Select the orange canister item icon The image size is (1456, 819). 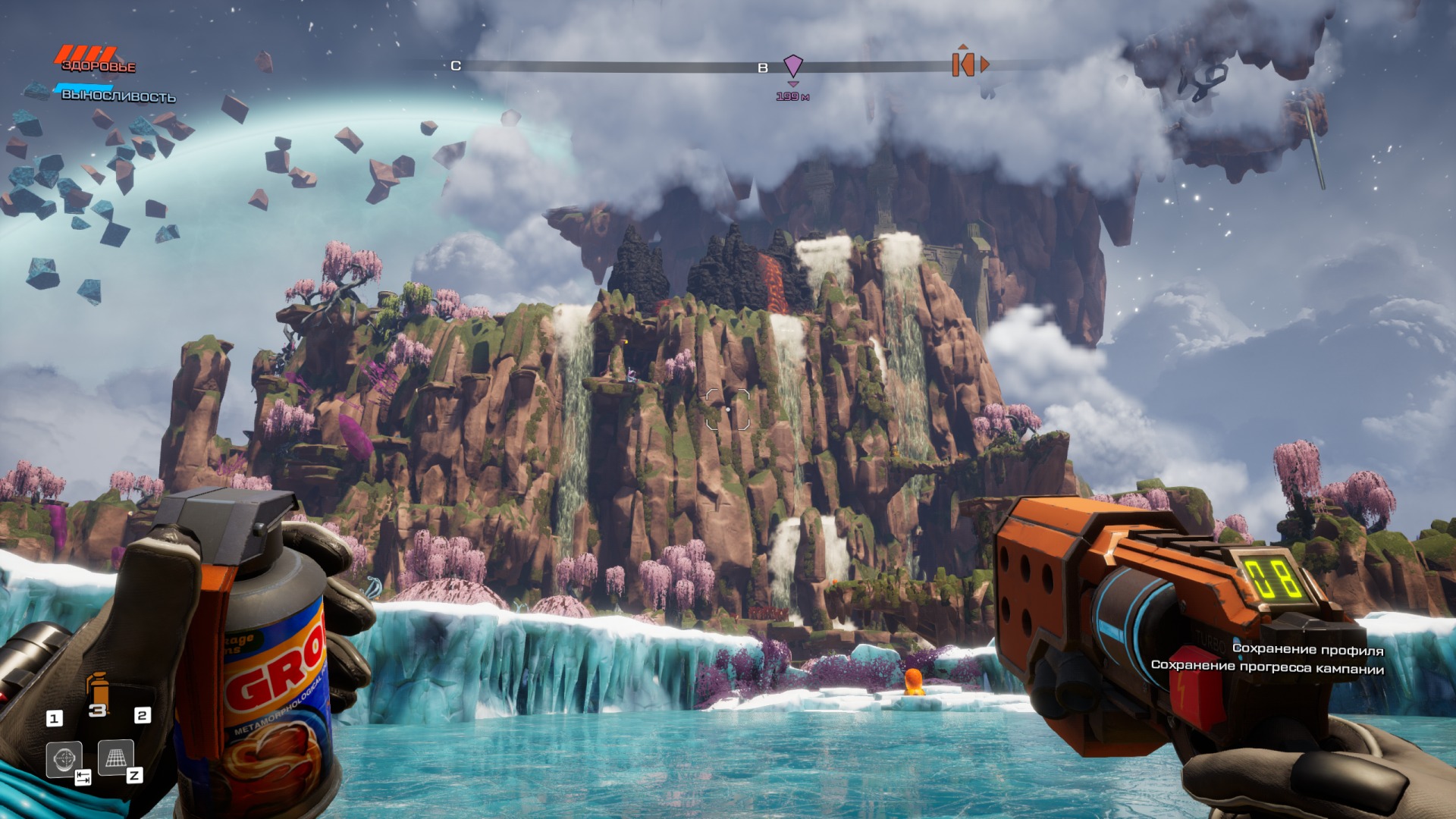coord(97,689)
